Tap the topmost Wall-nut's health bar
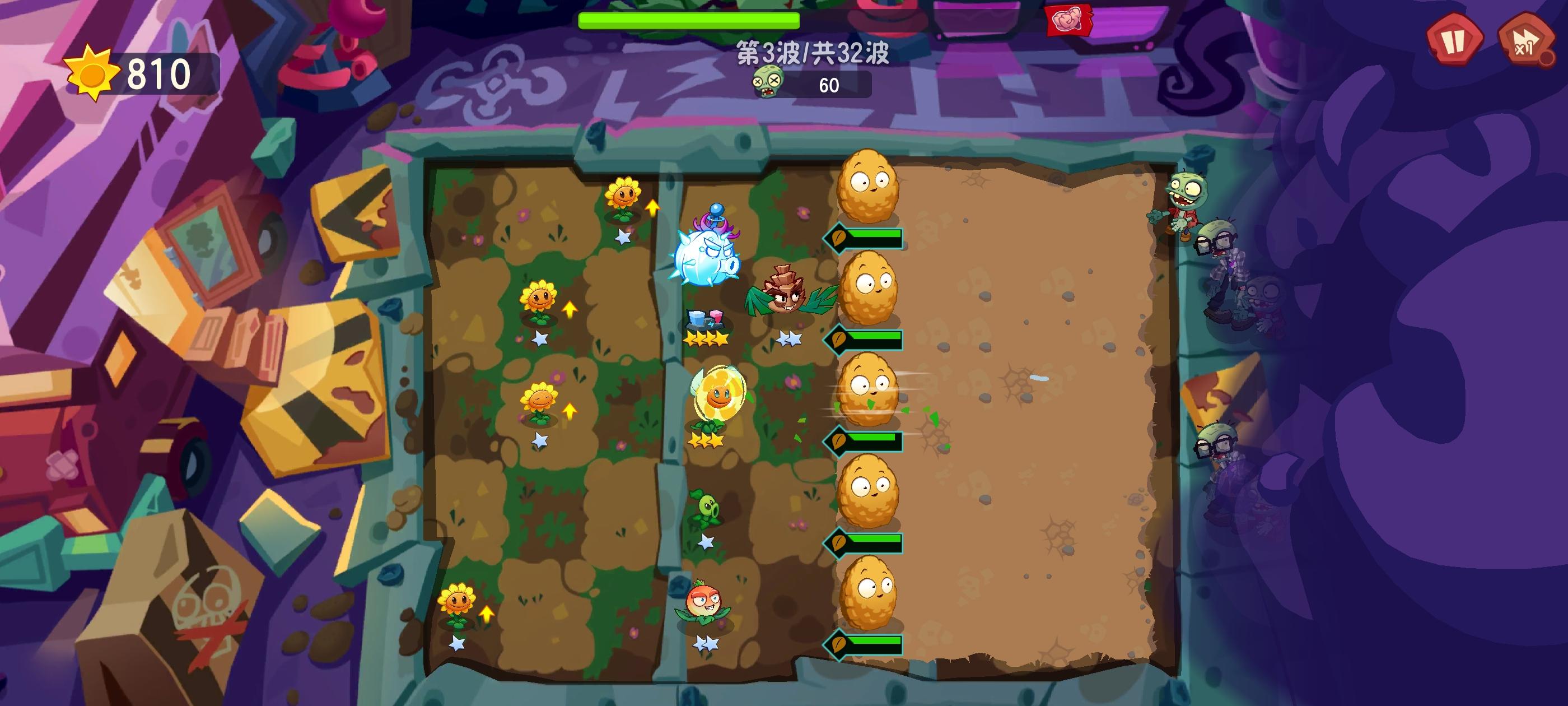This screenshot has width=1568, height=706. [x=867, y=236]
